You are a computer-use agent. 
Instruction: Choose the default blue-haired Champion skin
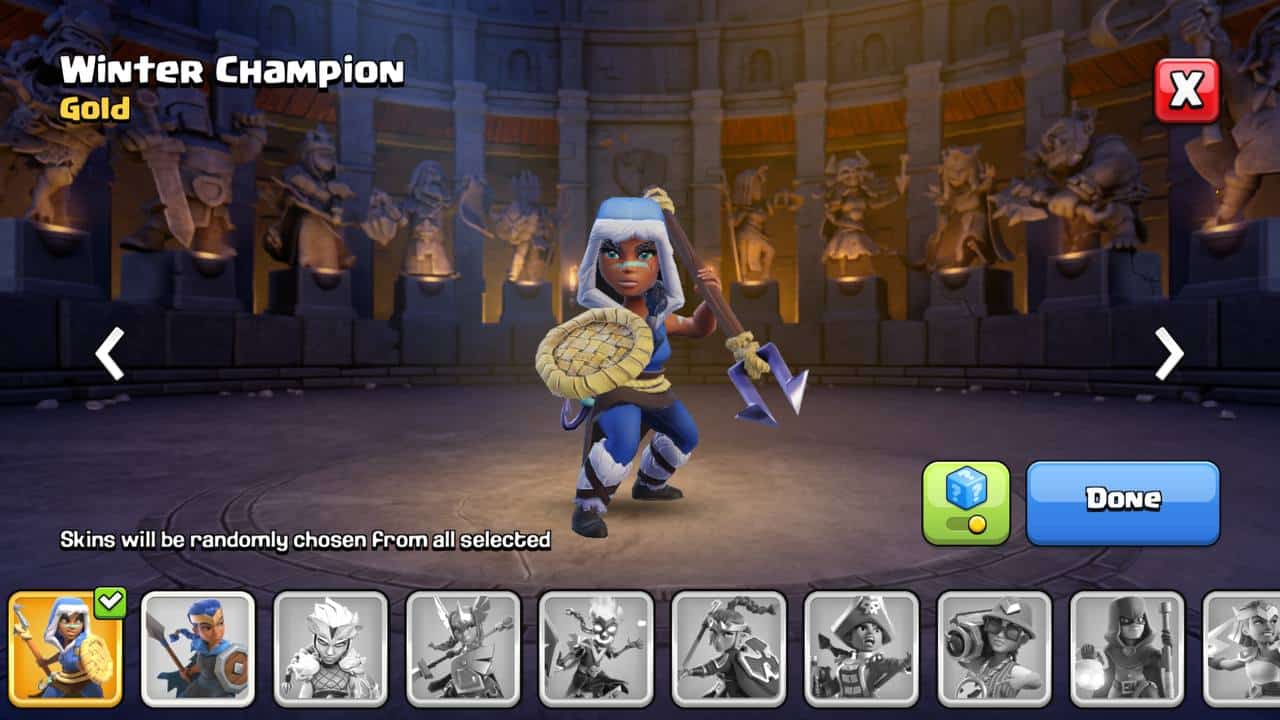coord(198,649)
